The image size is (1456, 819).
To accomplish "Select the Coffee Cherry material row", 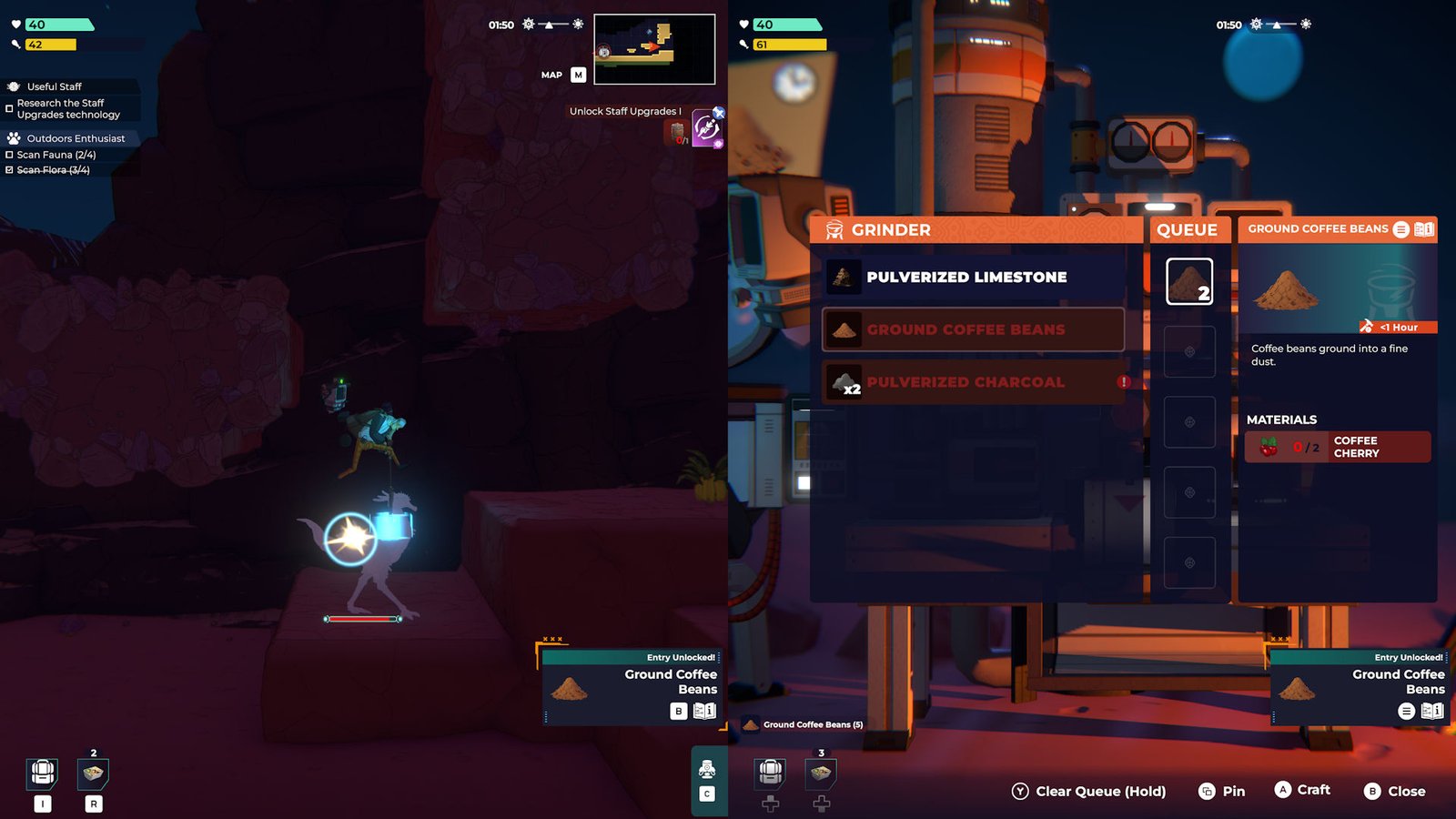I will coord(1337,447).
